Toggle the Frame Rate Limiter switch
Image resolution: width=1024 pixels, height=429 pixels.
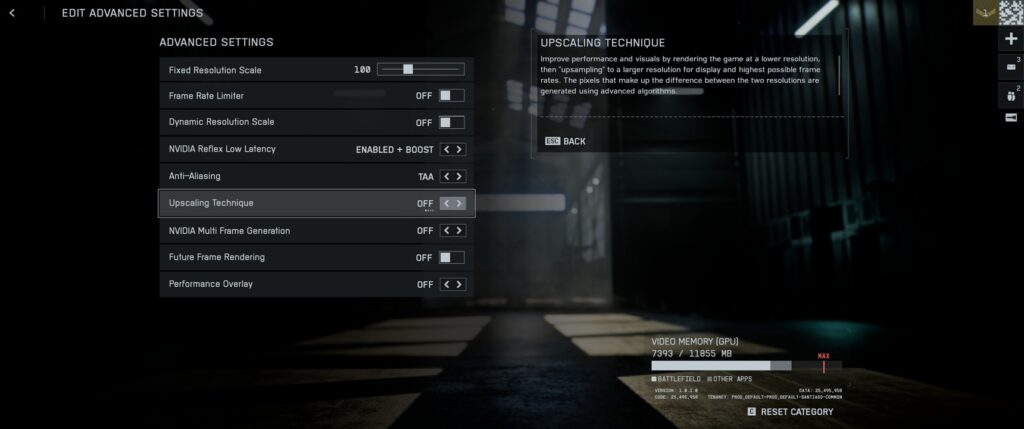click(x=451, y=96)
